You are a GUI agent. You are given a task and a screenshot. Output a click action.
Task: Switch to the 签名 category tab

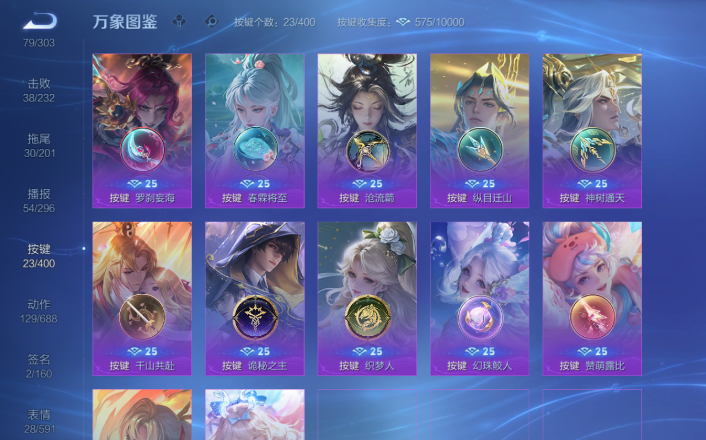pos(40,365)
